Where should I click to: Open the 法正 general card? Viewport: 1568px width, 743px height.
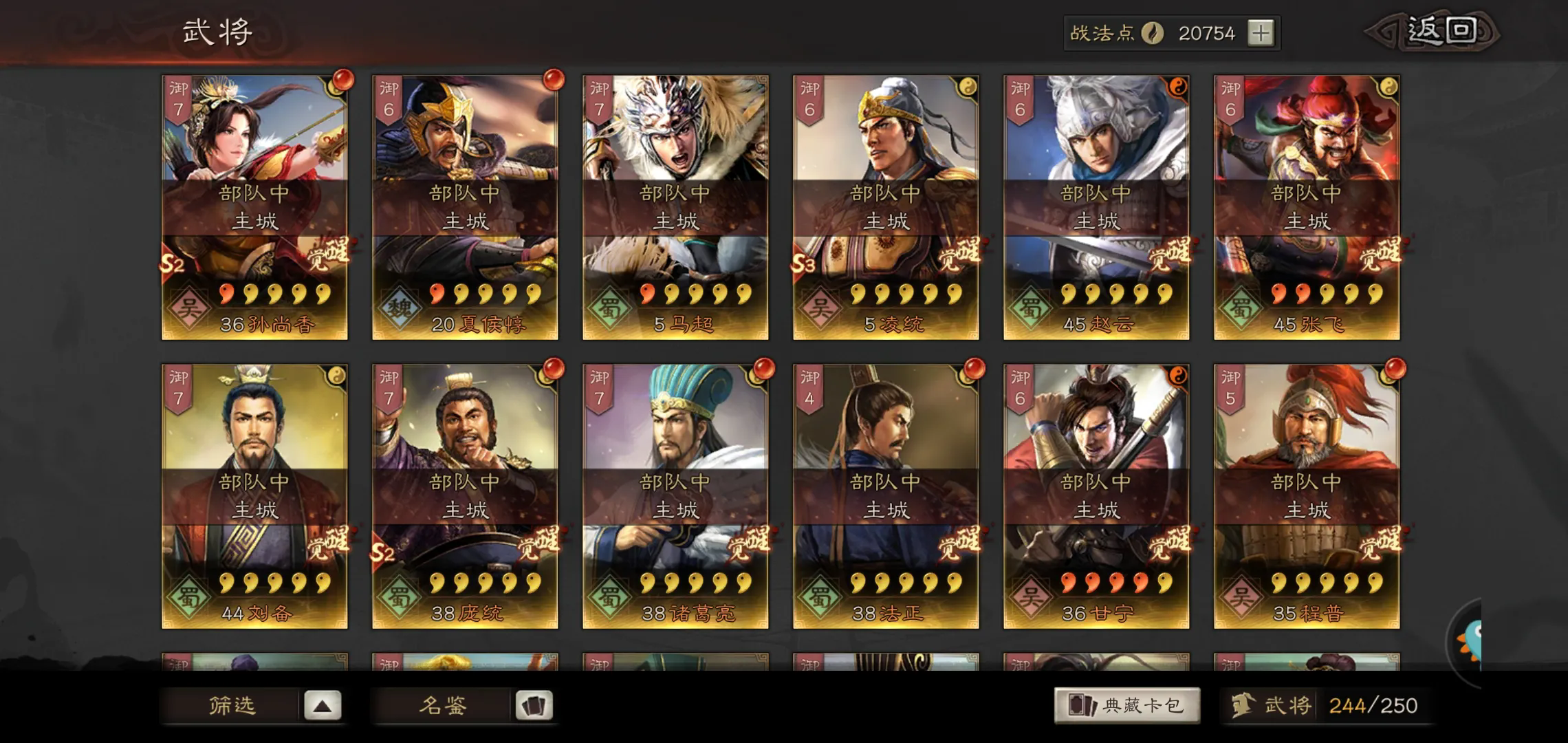tap(886, 495)
